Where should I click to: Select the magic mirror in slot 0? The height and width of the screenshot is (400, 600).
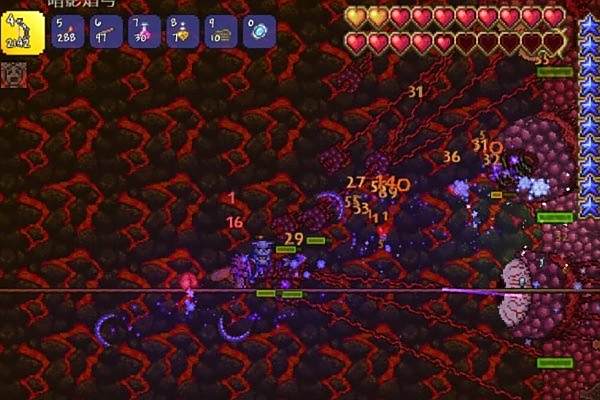pyautogui.click(x=258, y=29)
